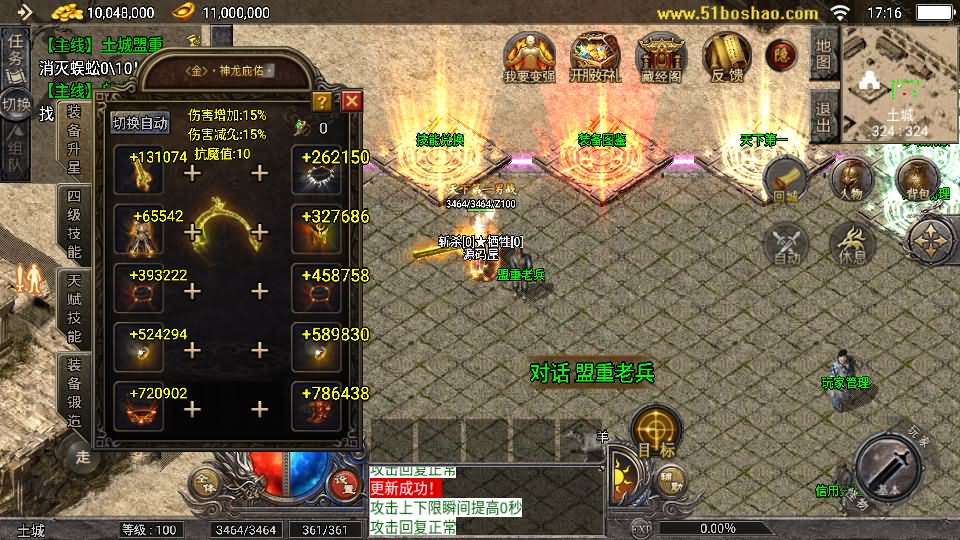Image resolution: width=960 pixels, height=540 pixels.
Task: Toggle the 切换自动 button
Action: click(141, 123)
